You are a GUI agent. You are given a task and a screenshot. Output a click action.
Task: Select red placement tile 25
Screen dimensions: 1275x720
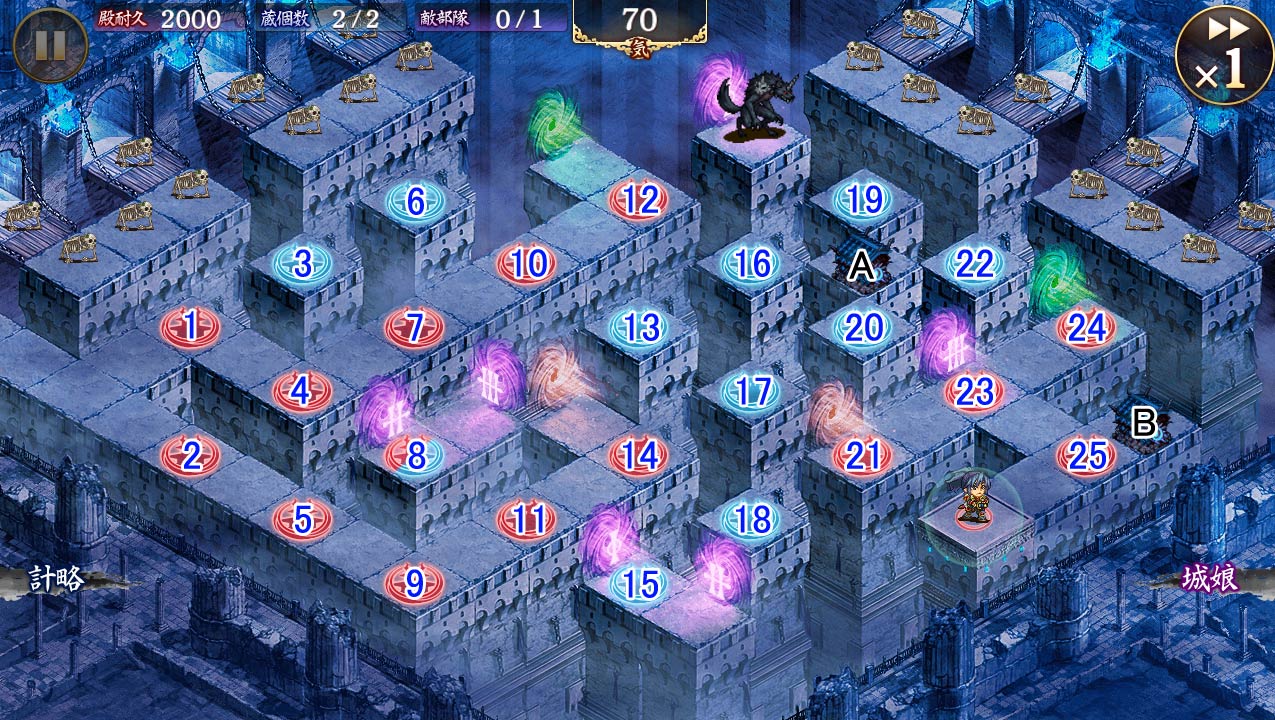[1087, 456]
